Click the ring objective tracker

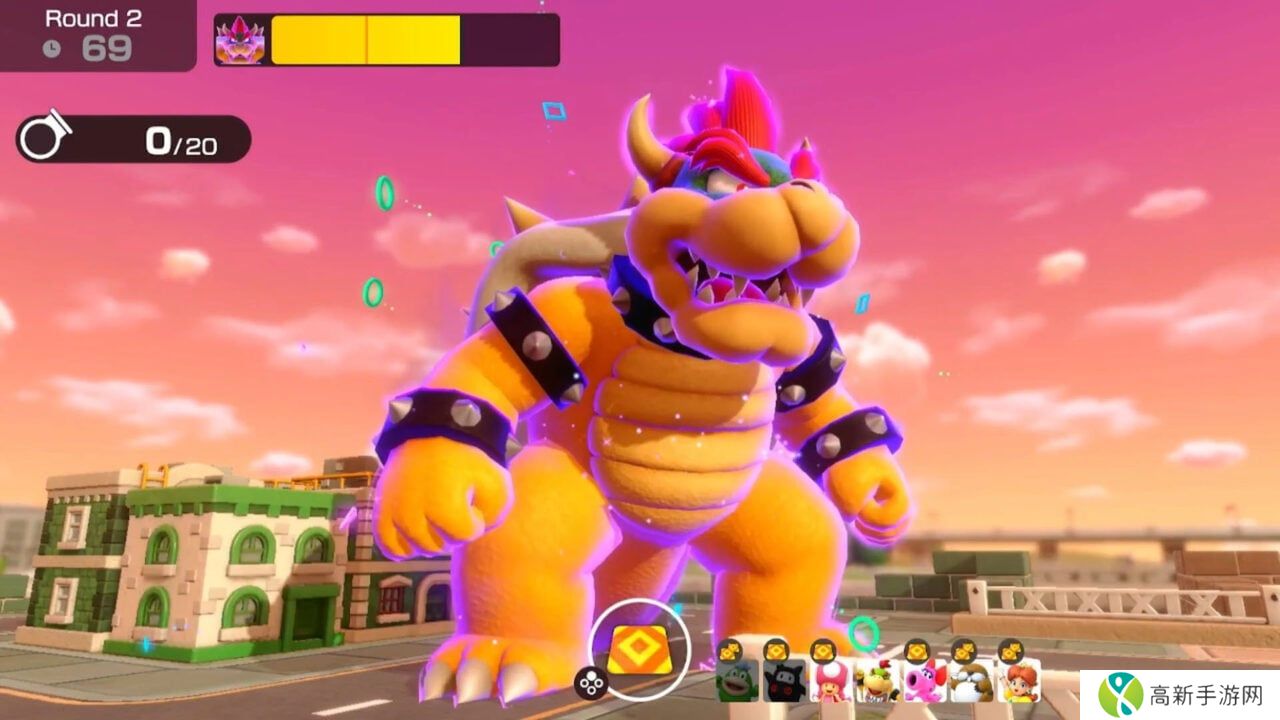click(x=133, y=140)
